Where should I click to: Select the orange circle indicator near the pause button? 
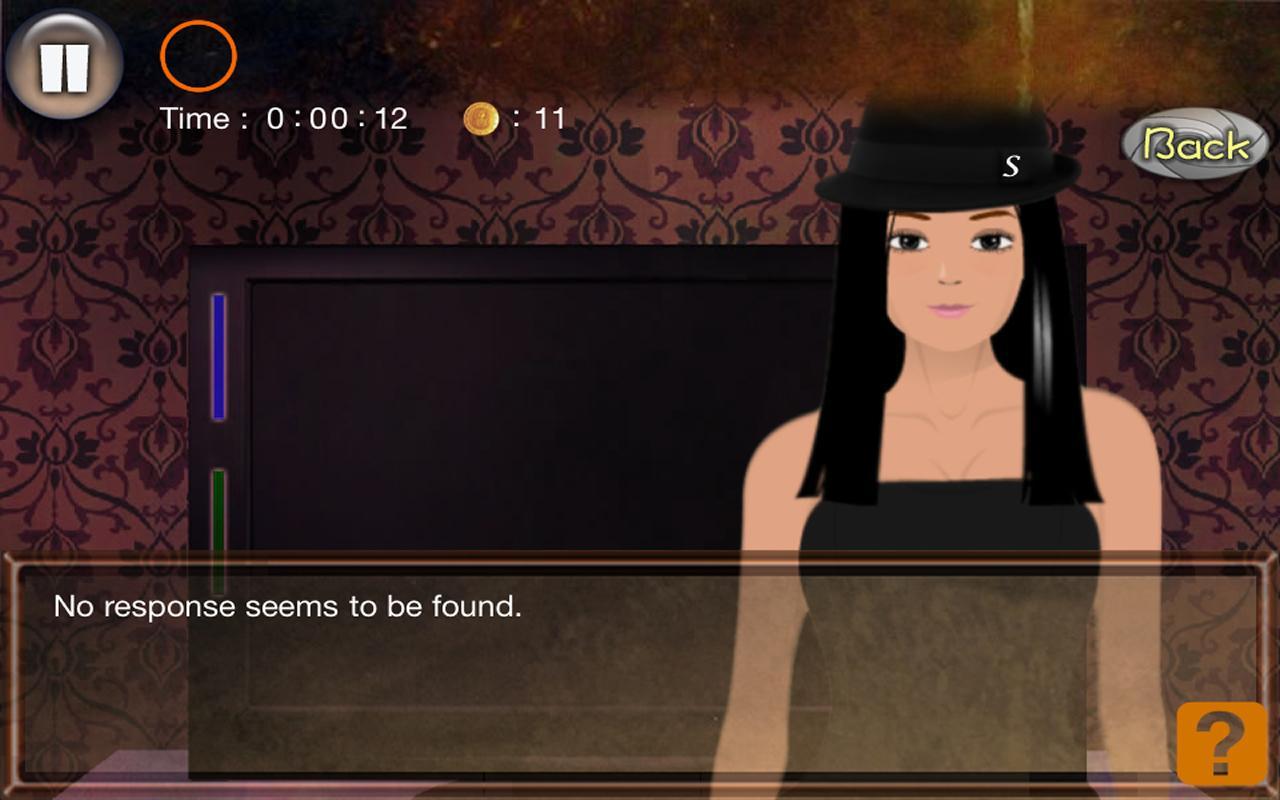tap(197, 57)
